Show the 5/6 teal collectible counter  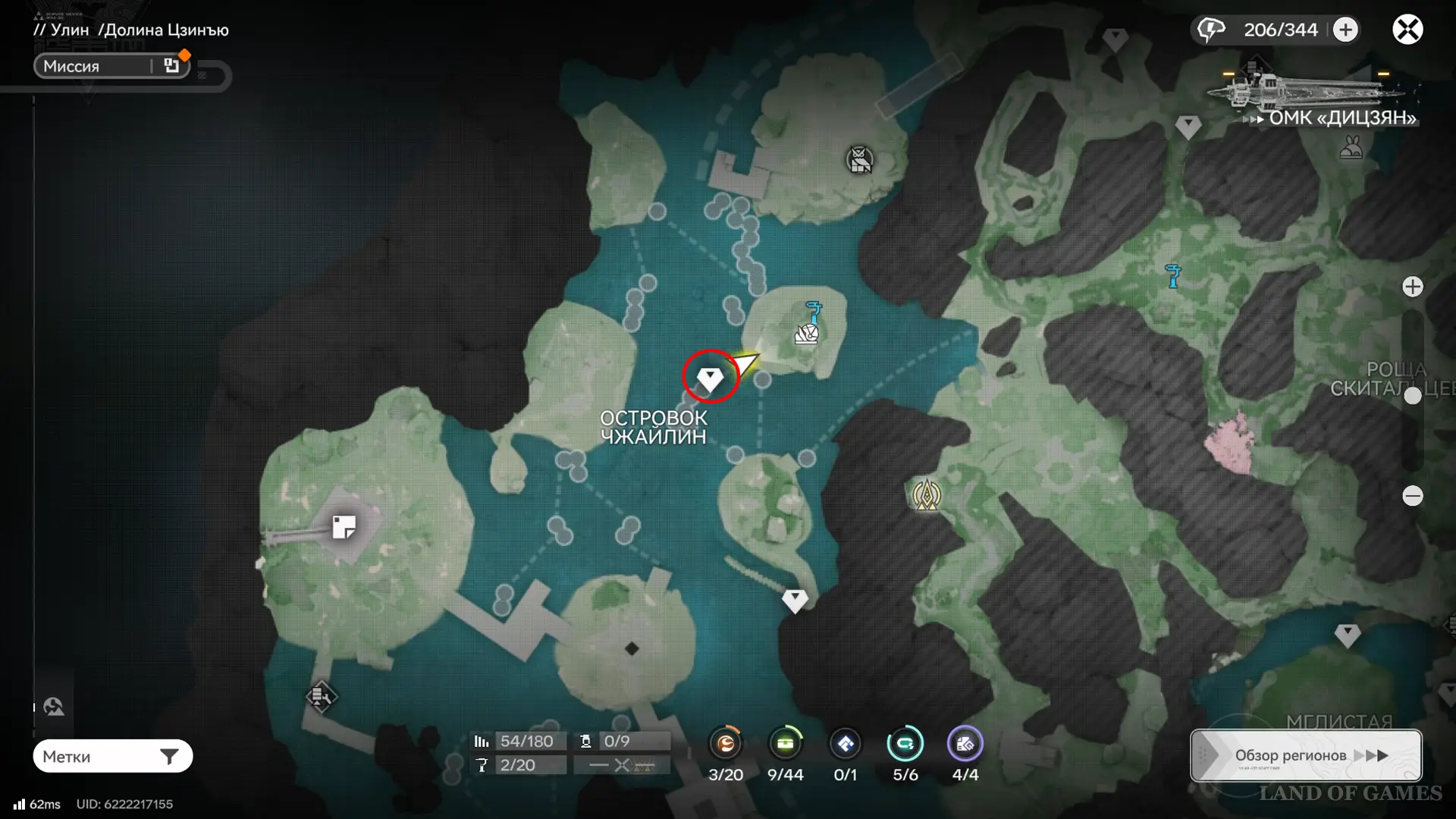point(905,744)
